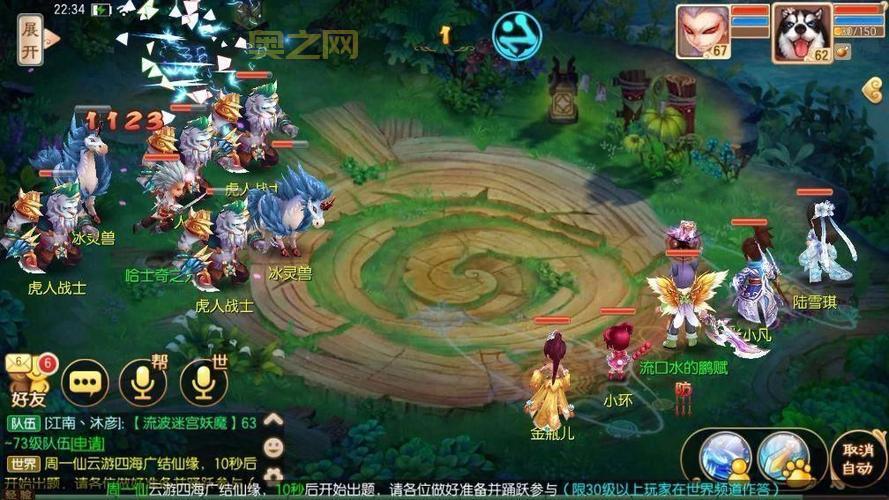889x500 pixels.
Task: Activate the 帮 guild voice microphone
Action: tap(143, 381)
